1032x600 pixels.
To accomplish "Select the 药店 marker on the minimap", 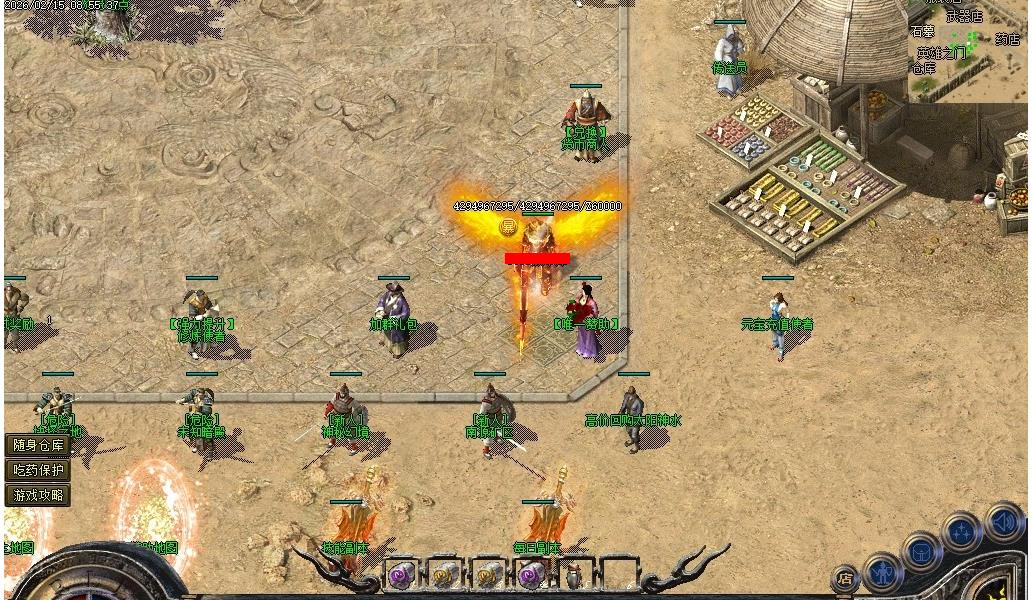I will (1007, 40).
